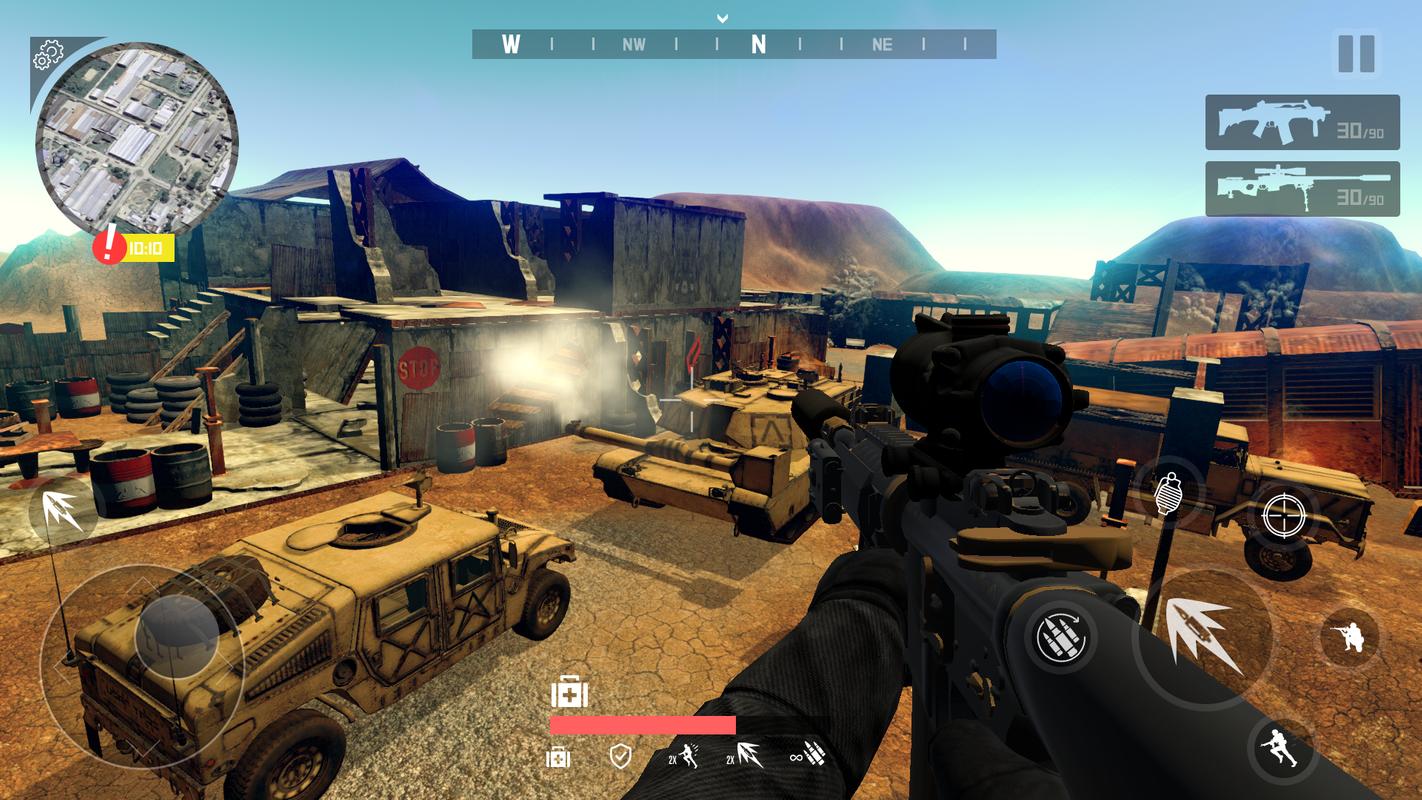Select the sniper rifle weapon slot

coord(1301,189)
